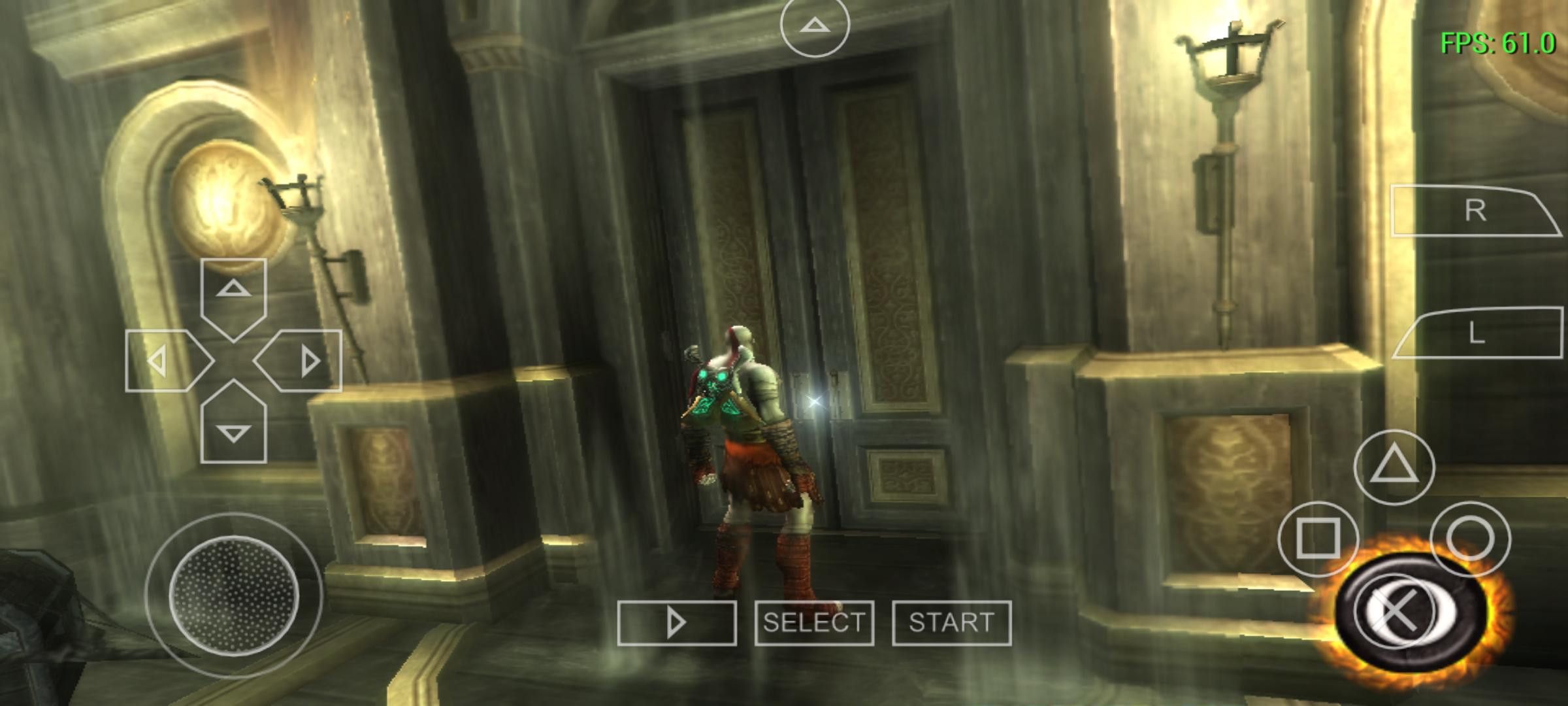Tap the D-pad up arrow
The height and width of the screenshot is (706, 1568).
point(233,292)
